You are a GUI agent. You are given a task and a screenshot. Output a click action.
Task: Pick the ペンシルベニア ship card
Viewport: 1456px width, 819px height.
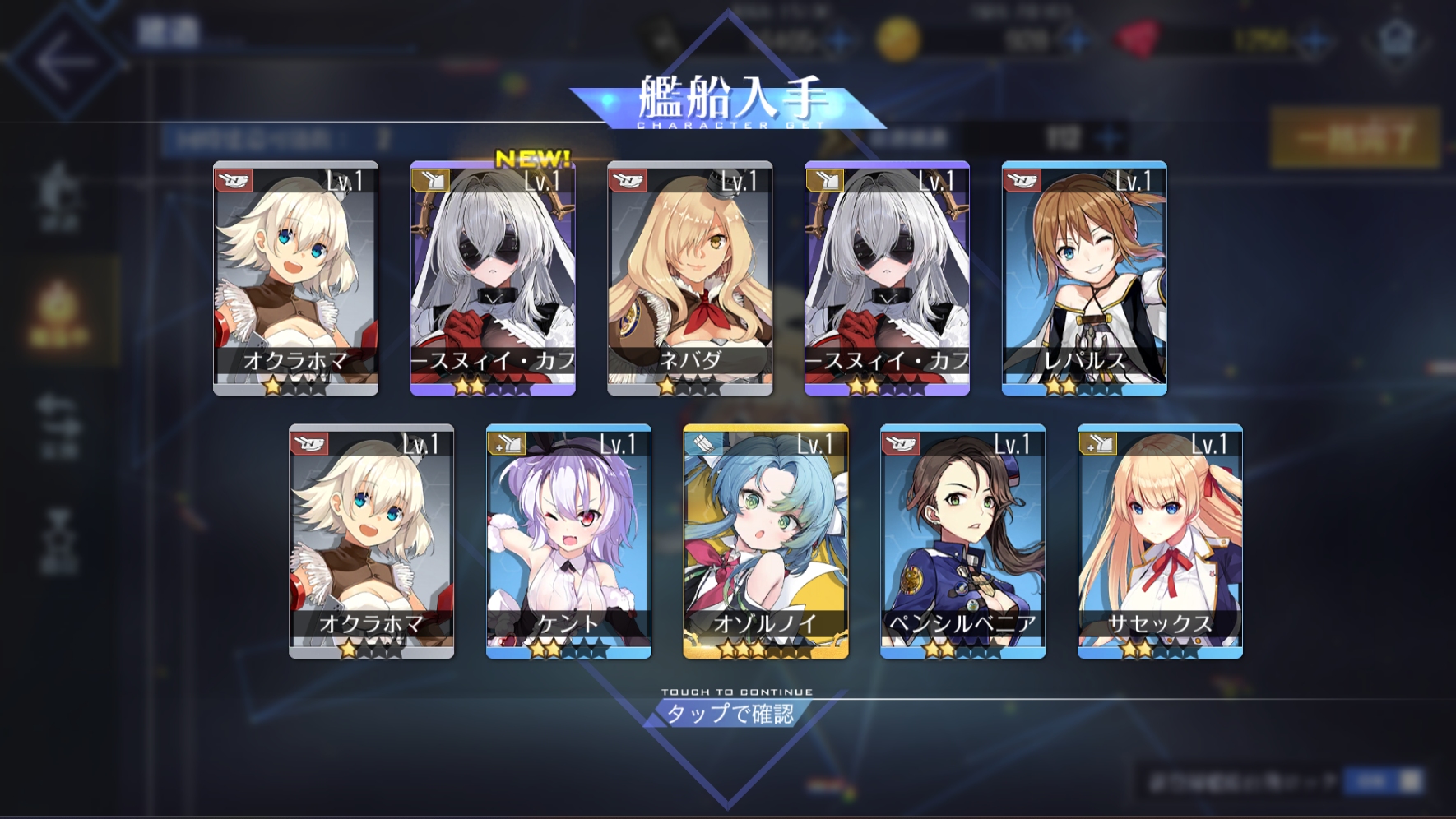tap(962, 541)
